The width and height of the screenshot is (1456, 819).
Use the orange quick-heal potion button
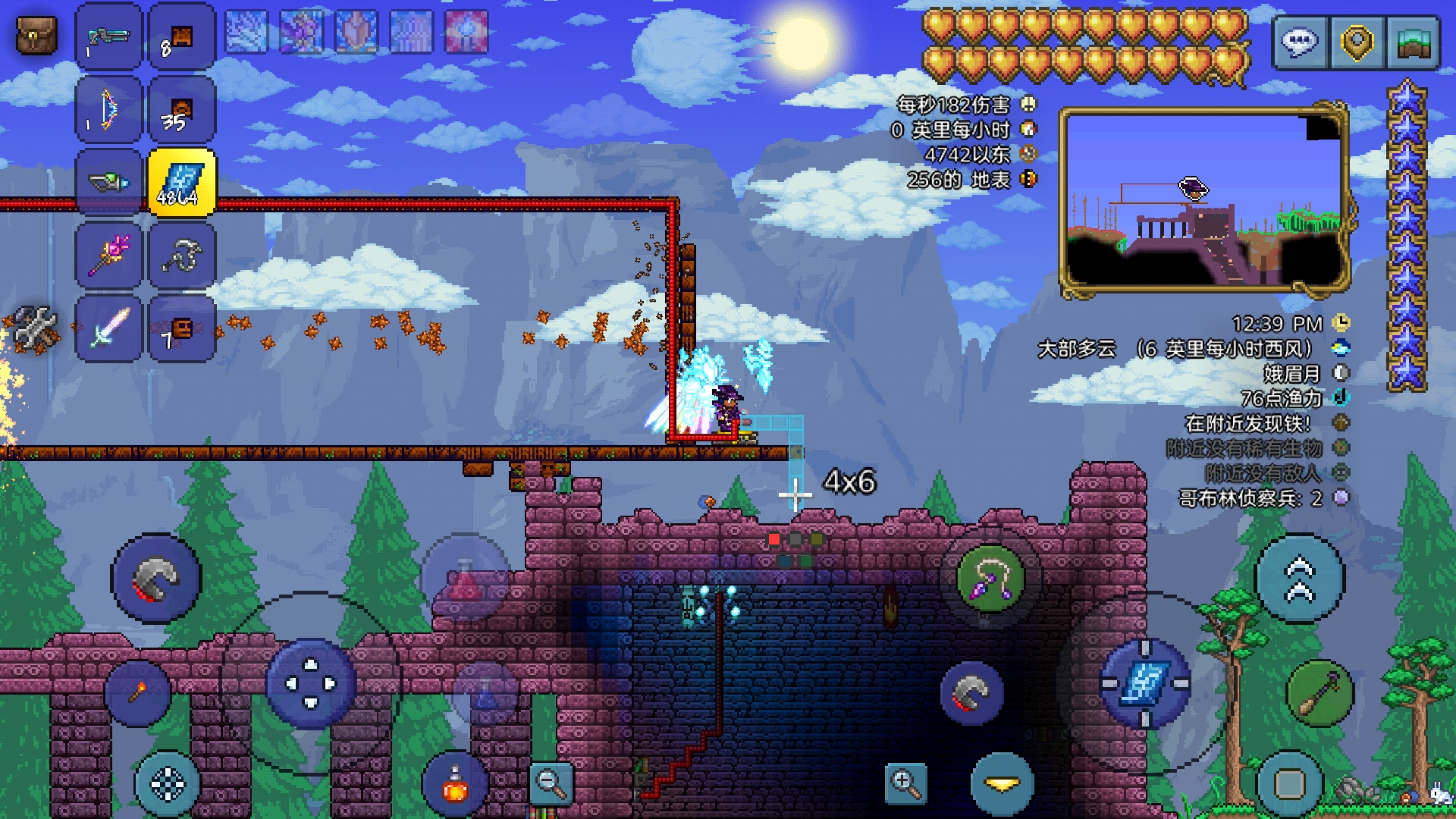click(x=455, y=786)
